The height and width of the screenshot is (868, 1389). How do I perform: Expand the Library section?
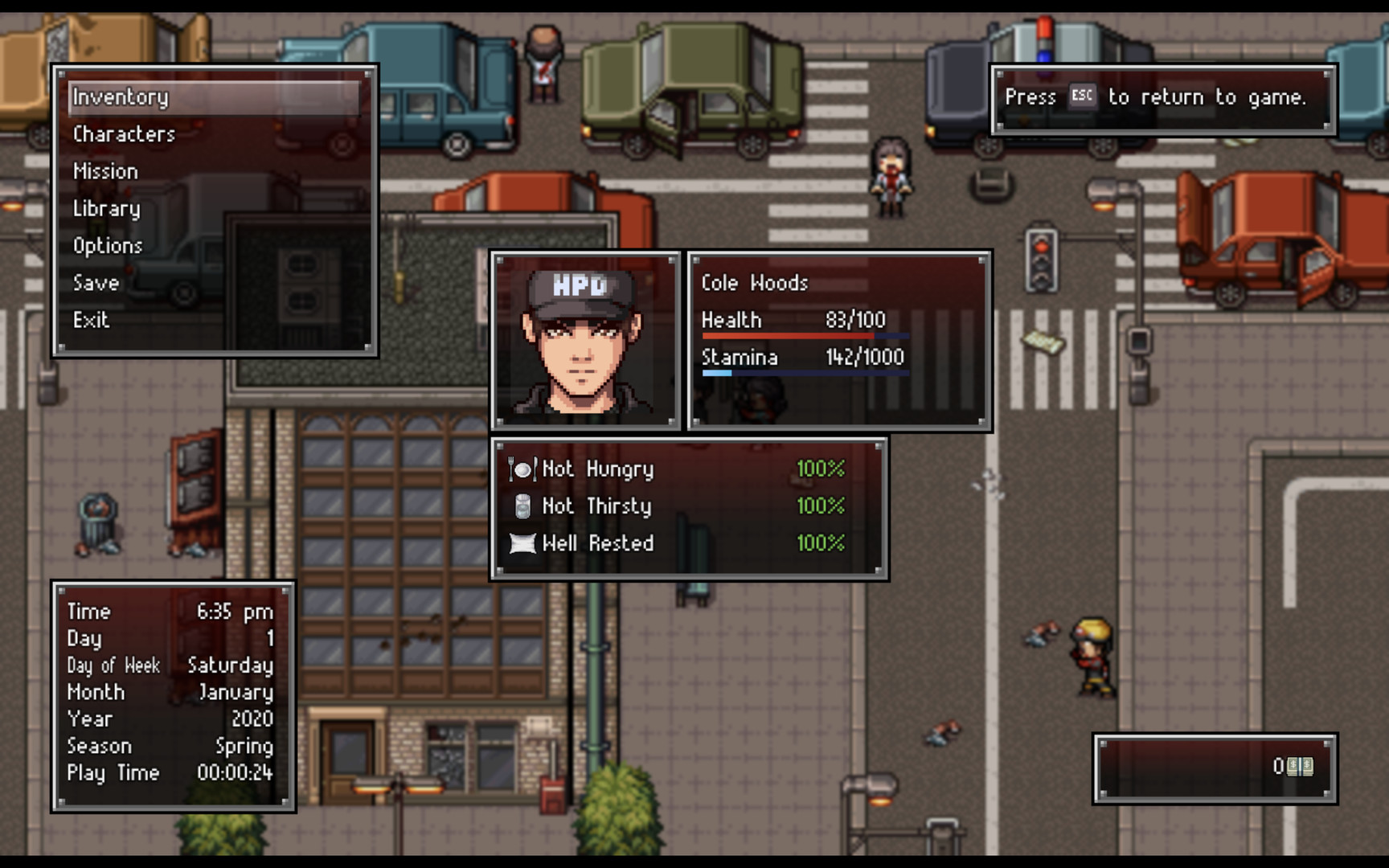[106, 208]
